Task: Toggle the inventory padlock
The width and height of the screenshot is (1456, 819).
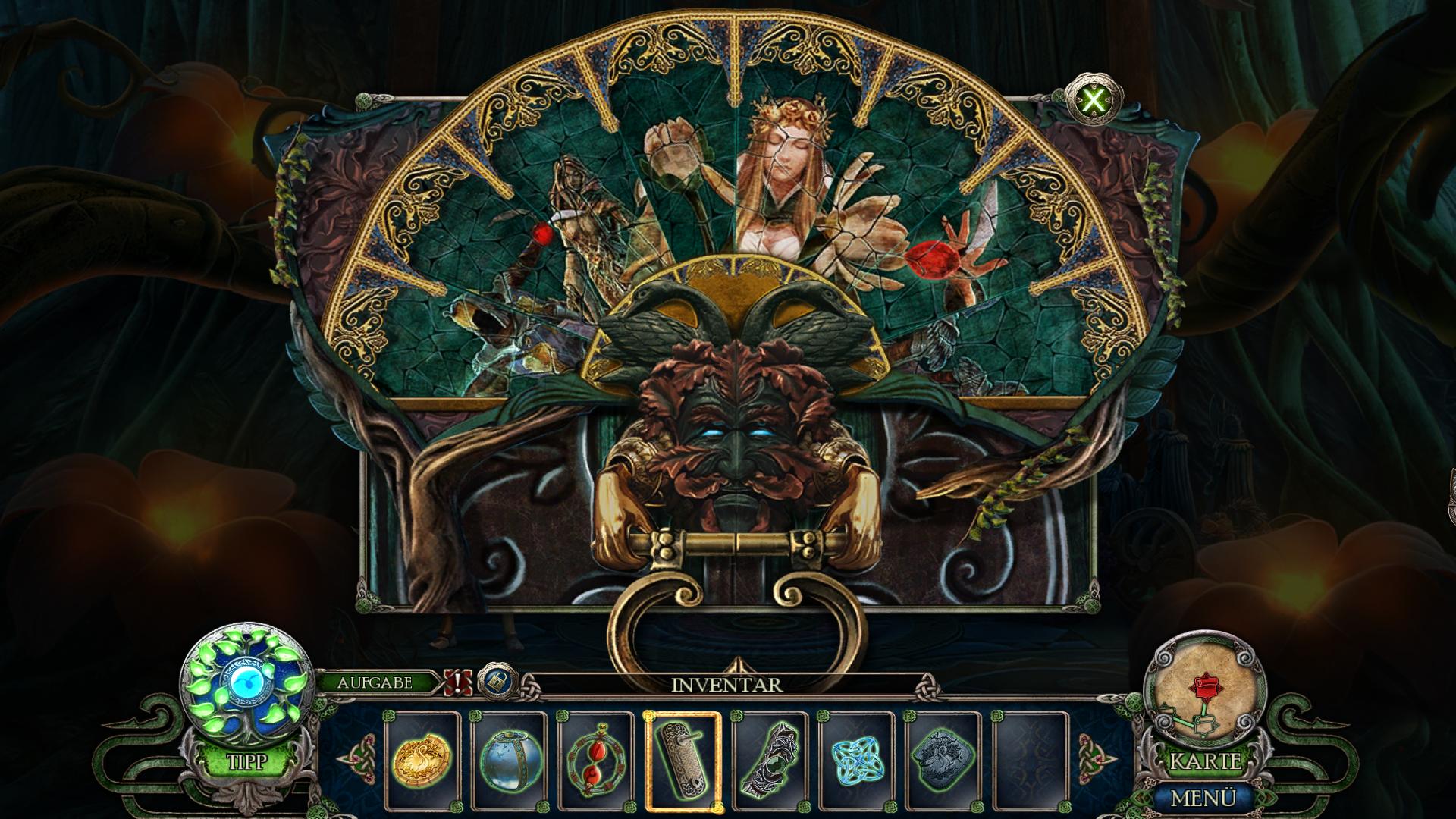Action: tap(498, 682)
